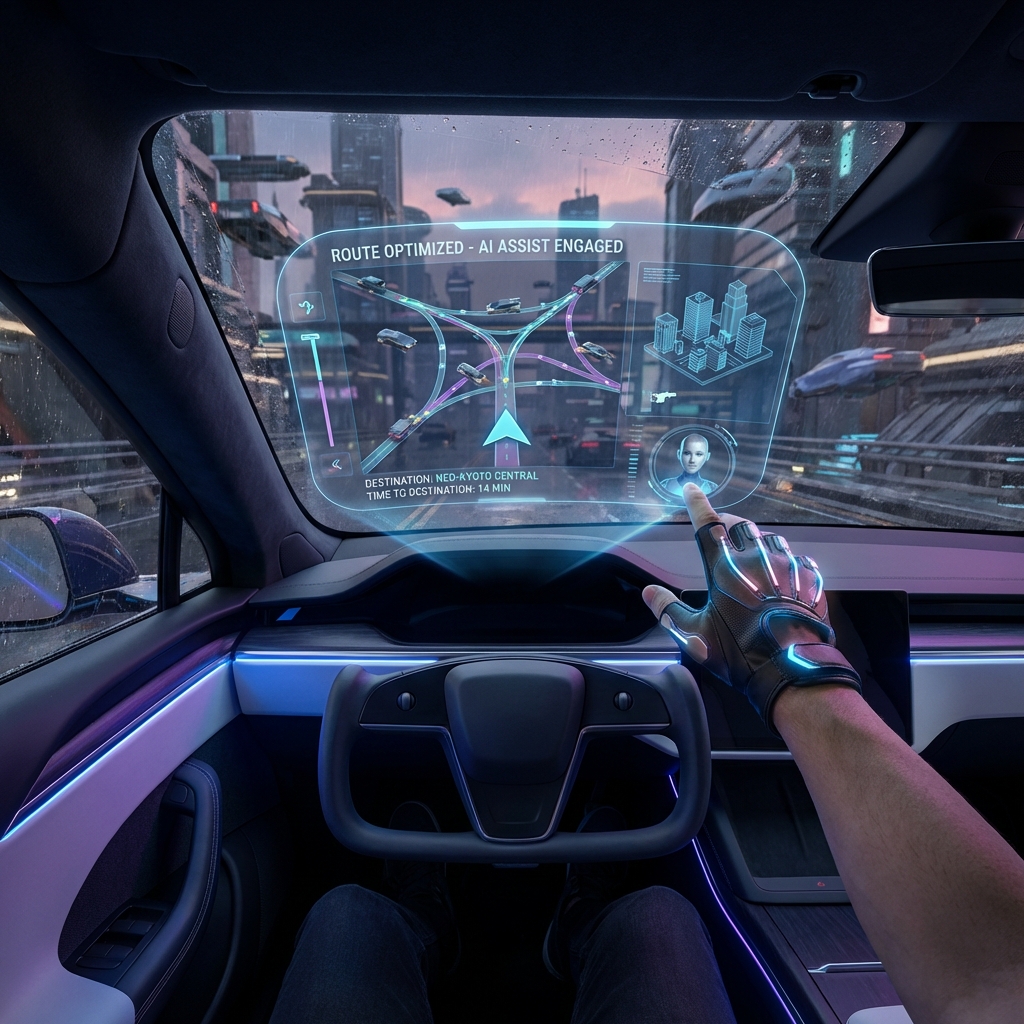Click the back chevron icon on the HUD
The image size is (1024, 1024).
(333, 461)
